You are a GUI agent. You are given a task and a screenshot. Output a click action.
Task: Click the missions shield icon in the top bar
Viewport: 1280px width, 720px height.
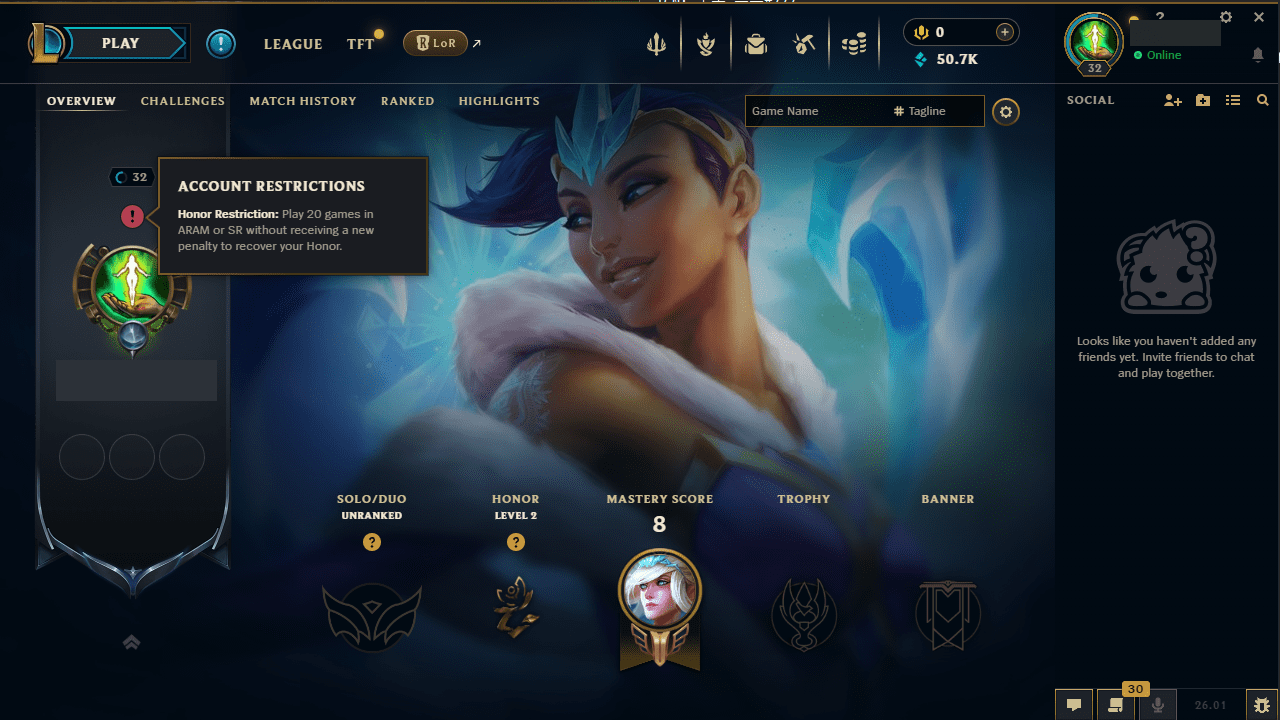pos(706,44)
